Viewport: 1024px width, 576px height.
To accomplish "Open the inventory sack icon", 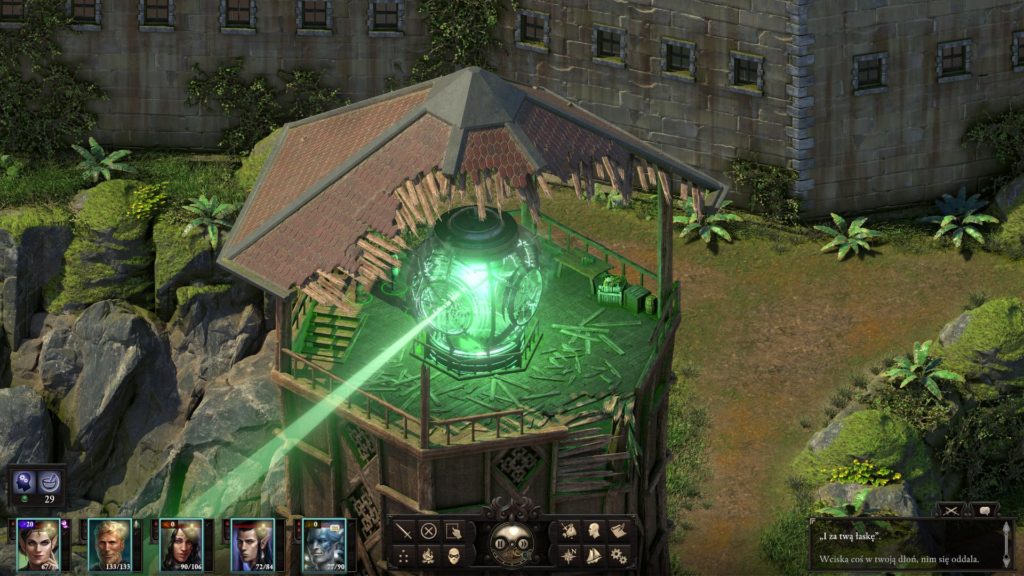I will point(570,531).
